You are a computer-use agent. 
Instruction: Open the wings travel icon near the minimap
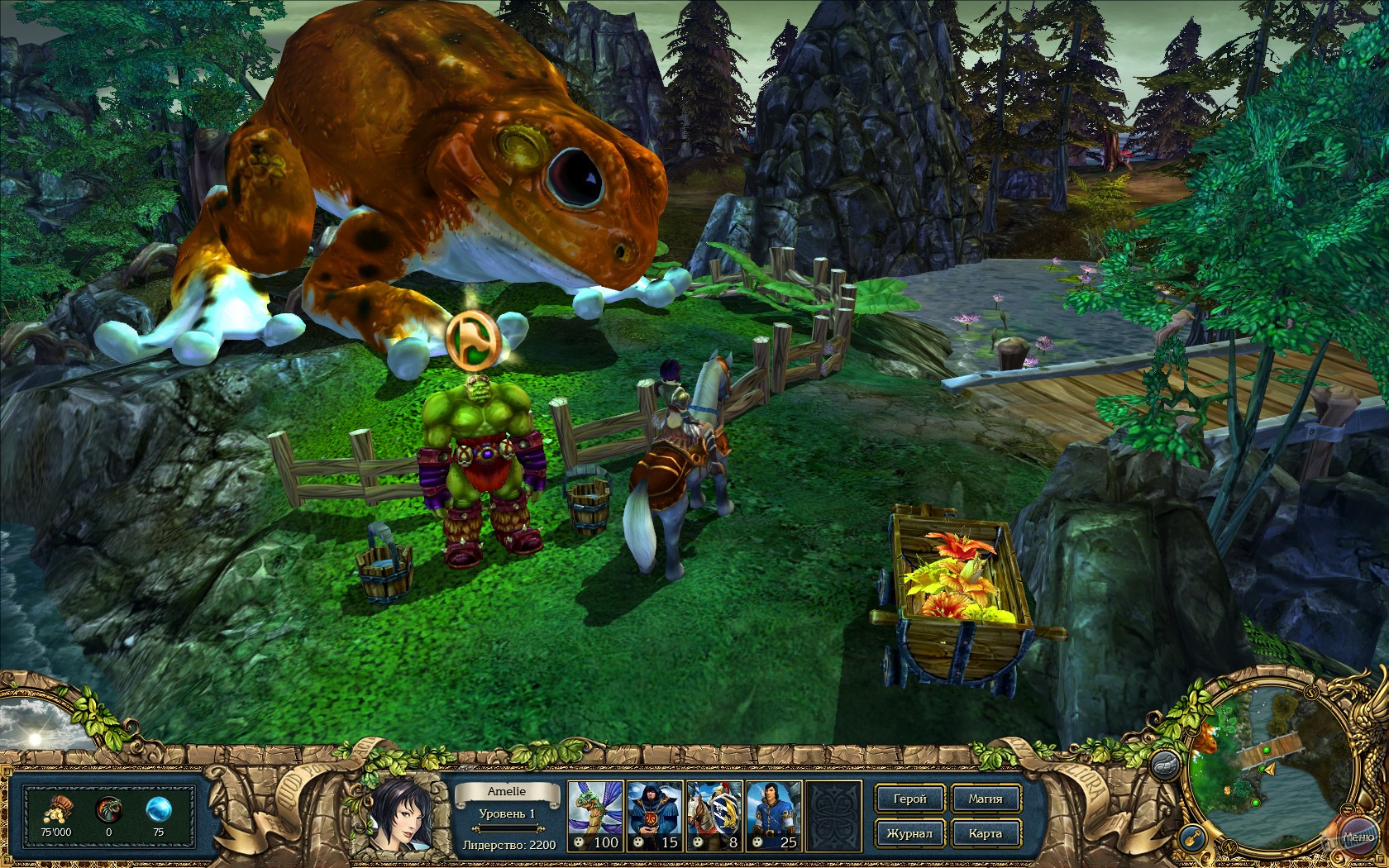point(1166,765)
